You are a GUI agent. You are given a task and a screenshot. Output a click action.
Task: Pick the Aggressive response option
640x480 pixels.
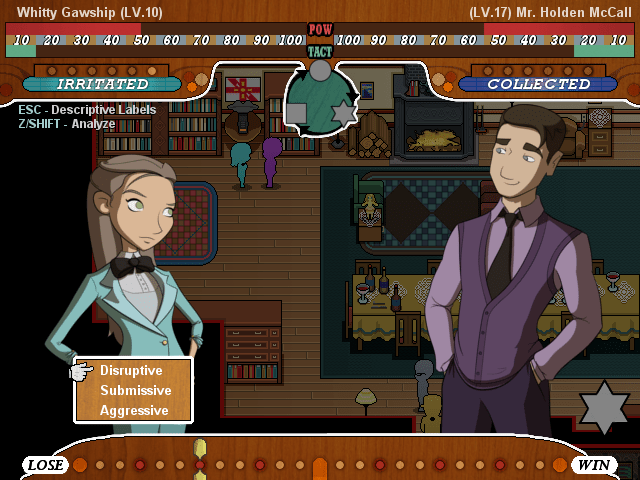134,410
